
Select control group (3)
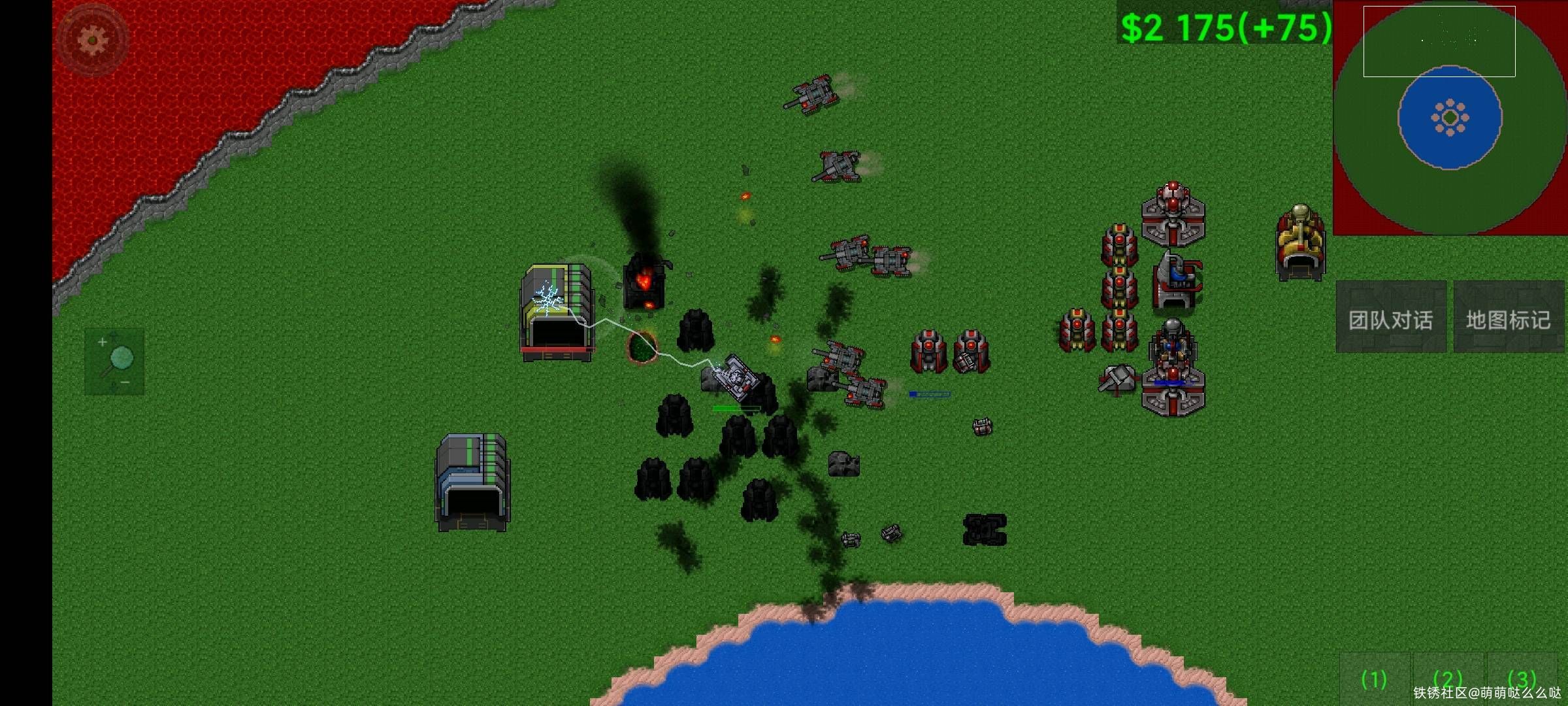point(1522,680)
